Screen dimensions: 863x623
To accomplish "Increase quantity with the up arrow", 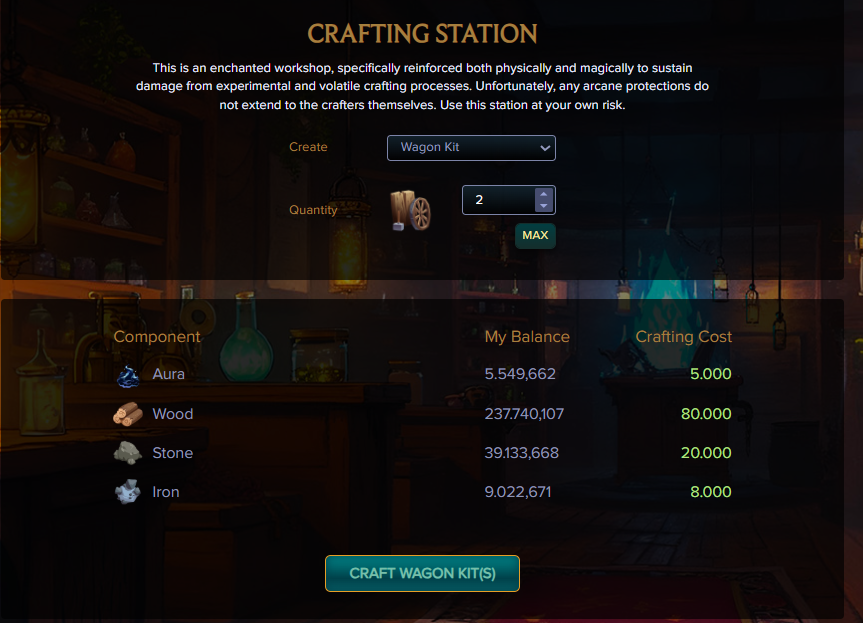I will 543,194.
